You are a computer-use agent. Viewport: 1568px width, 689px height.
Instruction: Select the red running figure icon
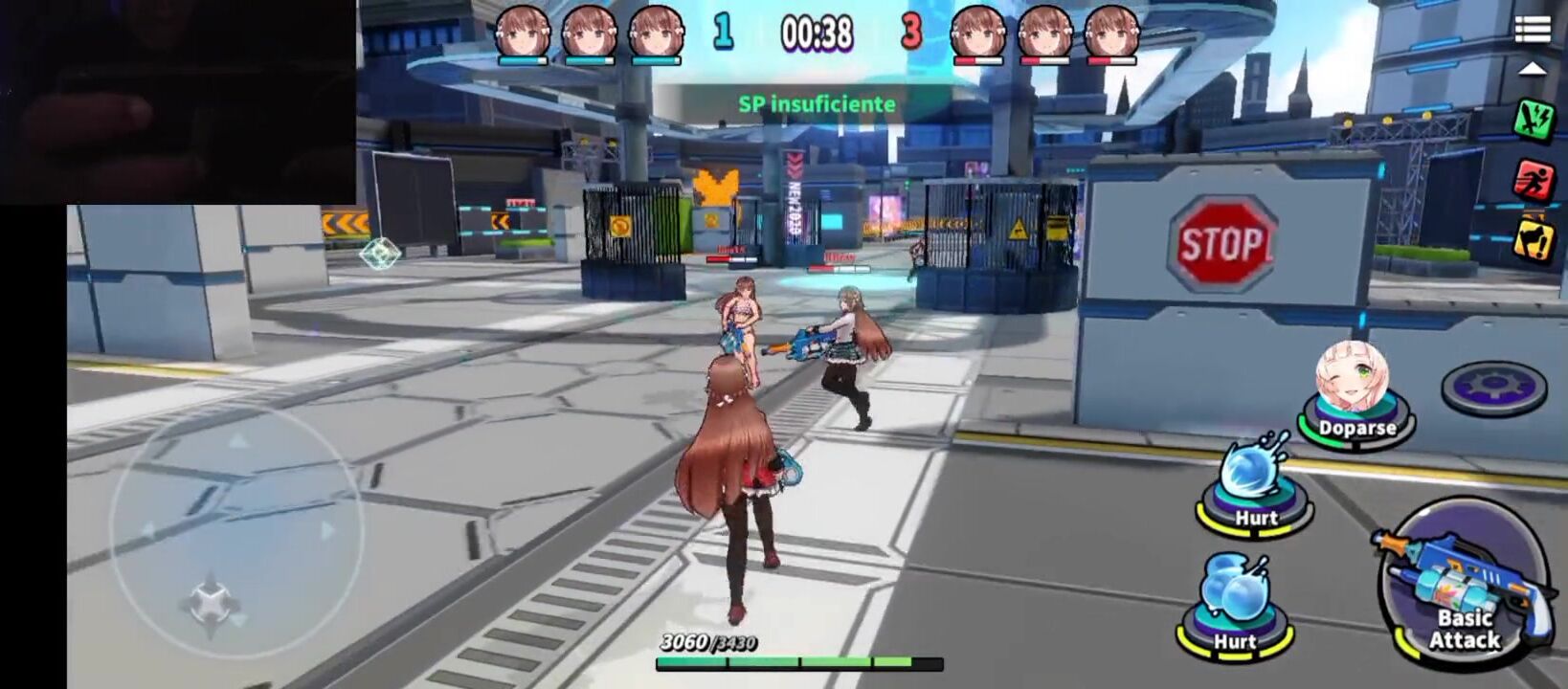click(x=1533, y=179)
